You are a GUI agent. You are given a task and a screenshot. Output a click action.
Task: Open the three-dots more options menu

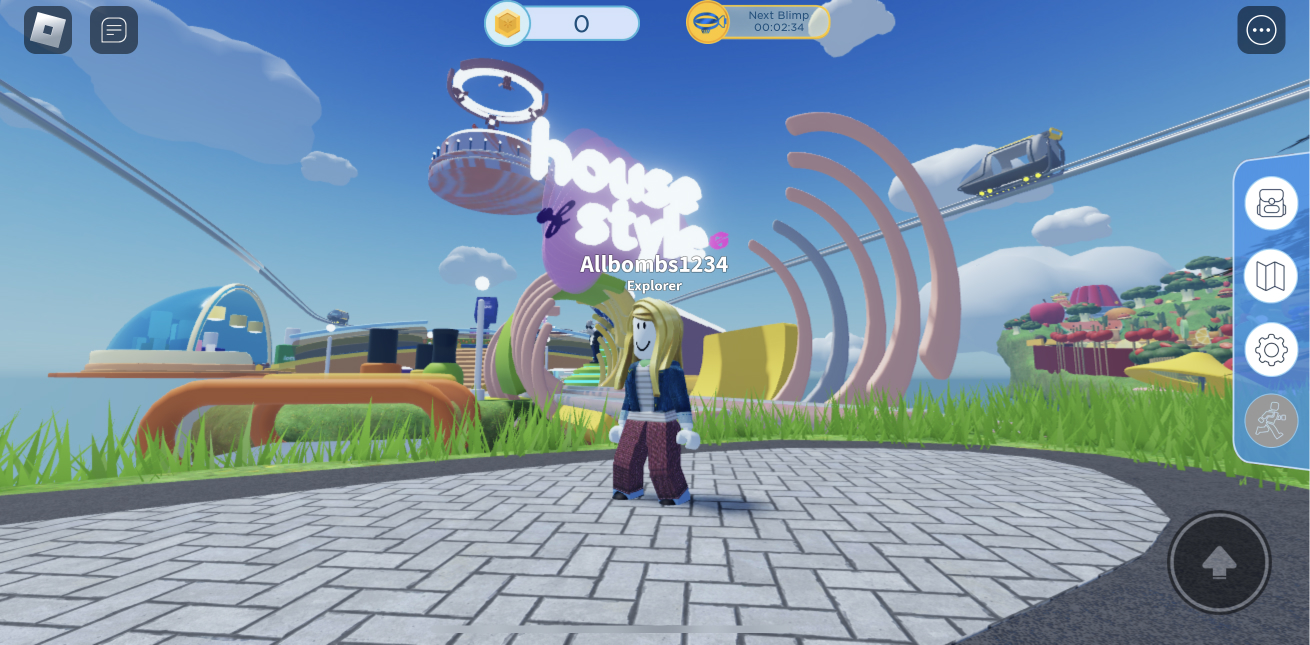(1261, 30)
